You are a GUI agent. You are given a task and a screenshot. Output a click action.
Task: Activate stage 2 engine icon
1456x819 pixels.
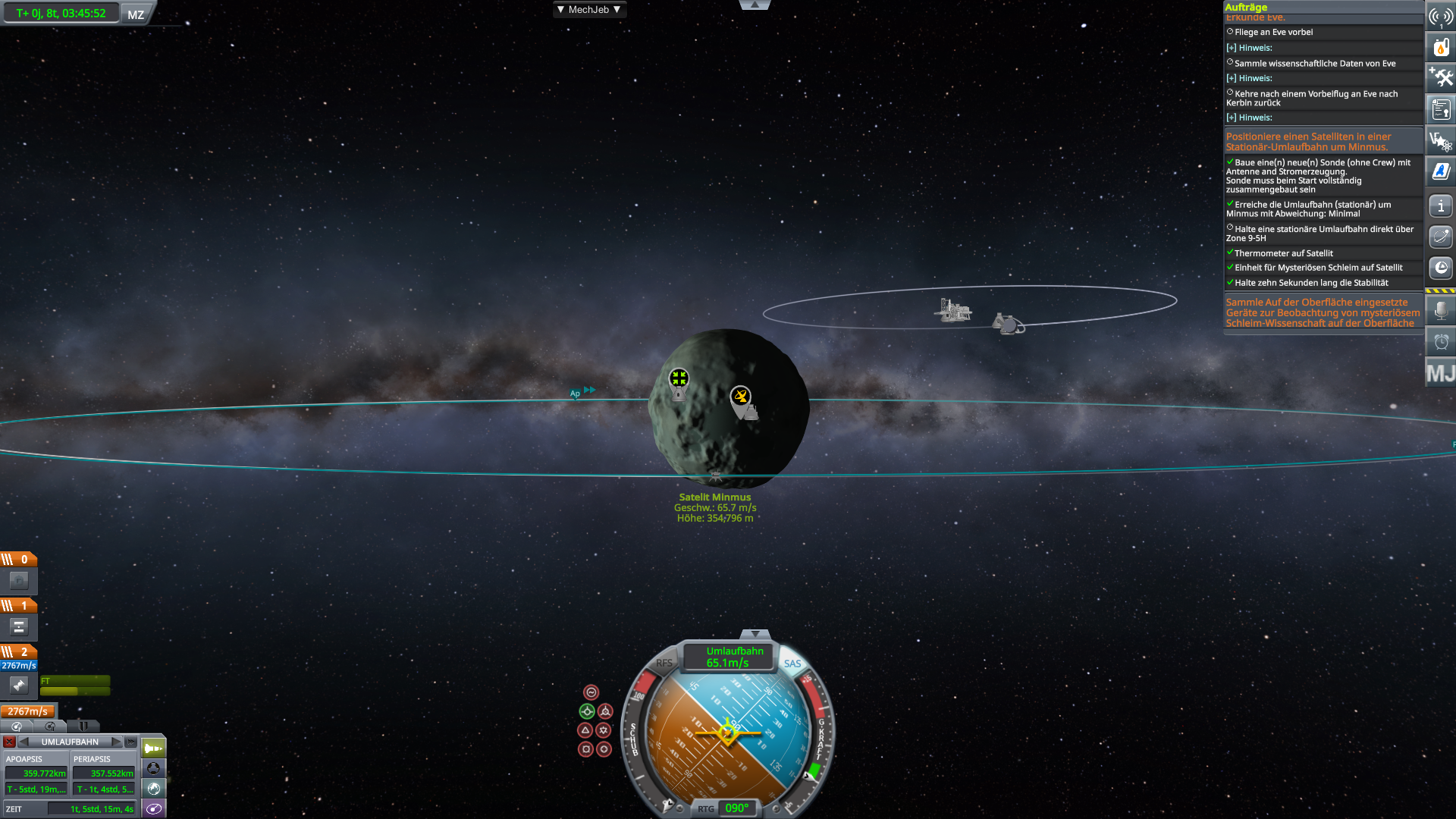tap(19, 686)
